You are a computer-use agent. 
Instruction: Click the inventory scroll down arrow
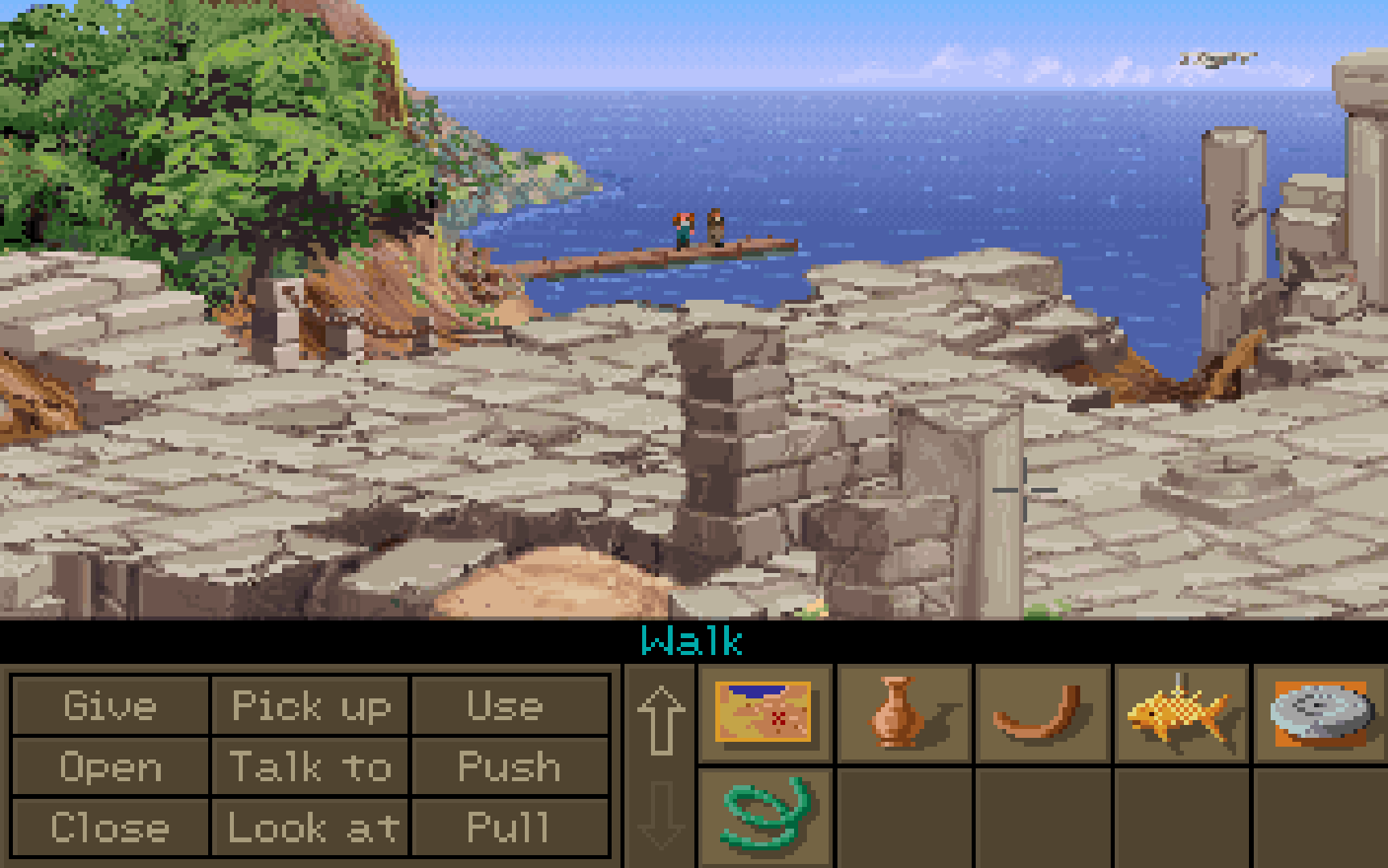661,816
